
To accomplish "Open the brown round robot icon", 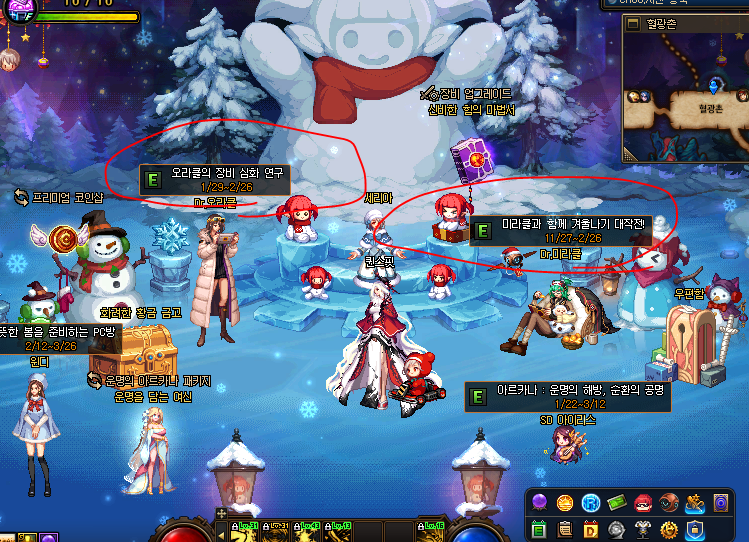I will pyautogui.click(x=669, y=502).
